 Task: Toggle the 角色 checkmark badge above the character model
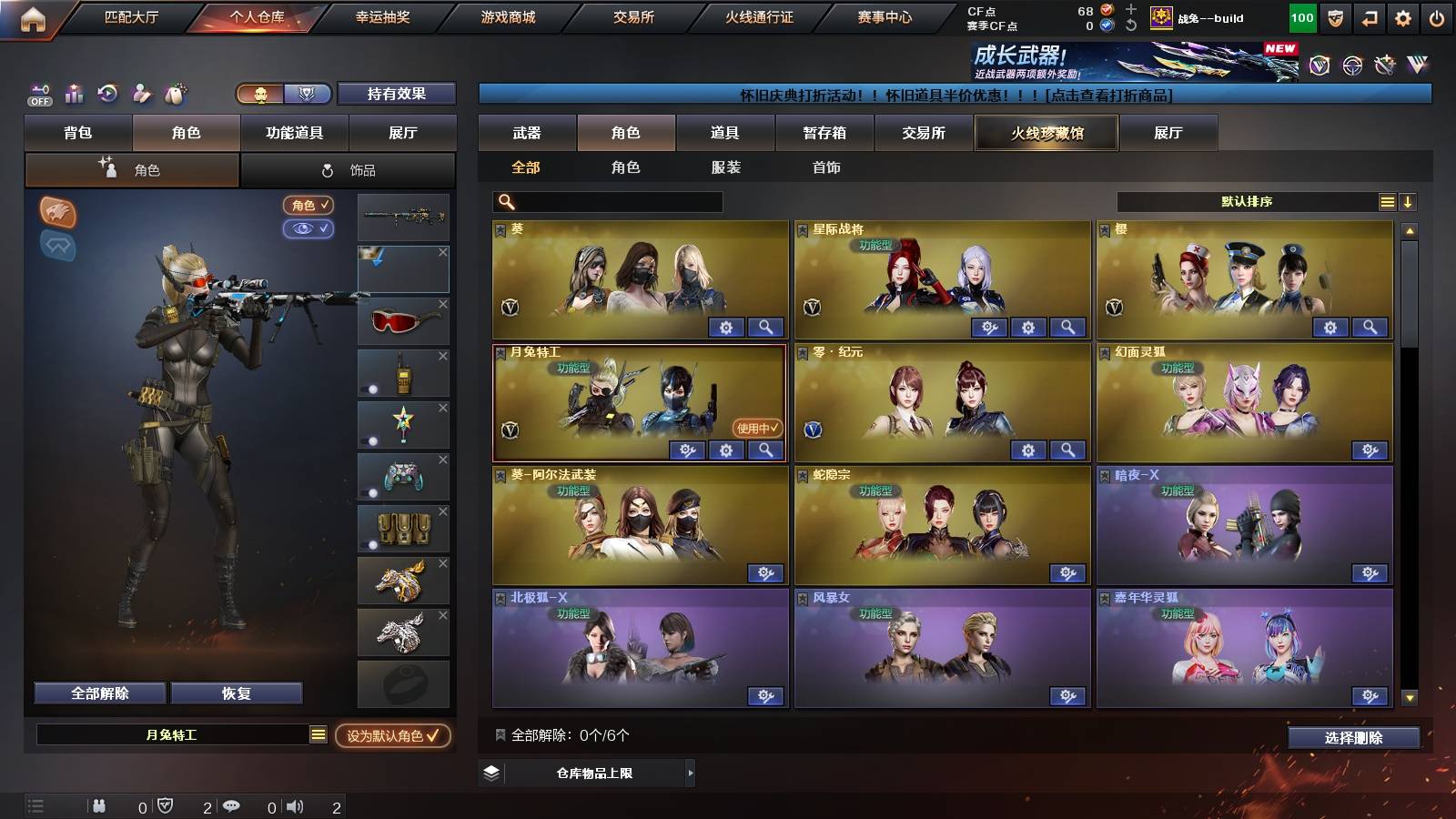pos(308,206)
